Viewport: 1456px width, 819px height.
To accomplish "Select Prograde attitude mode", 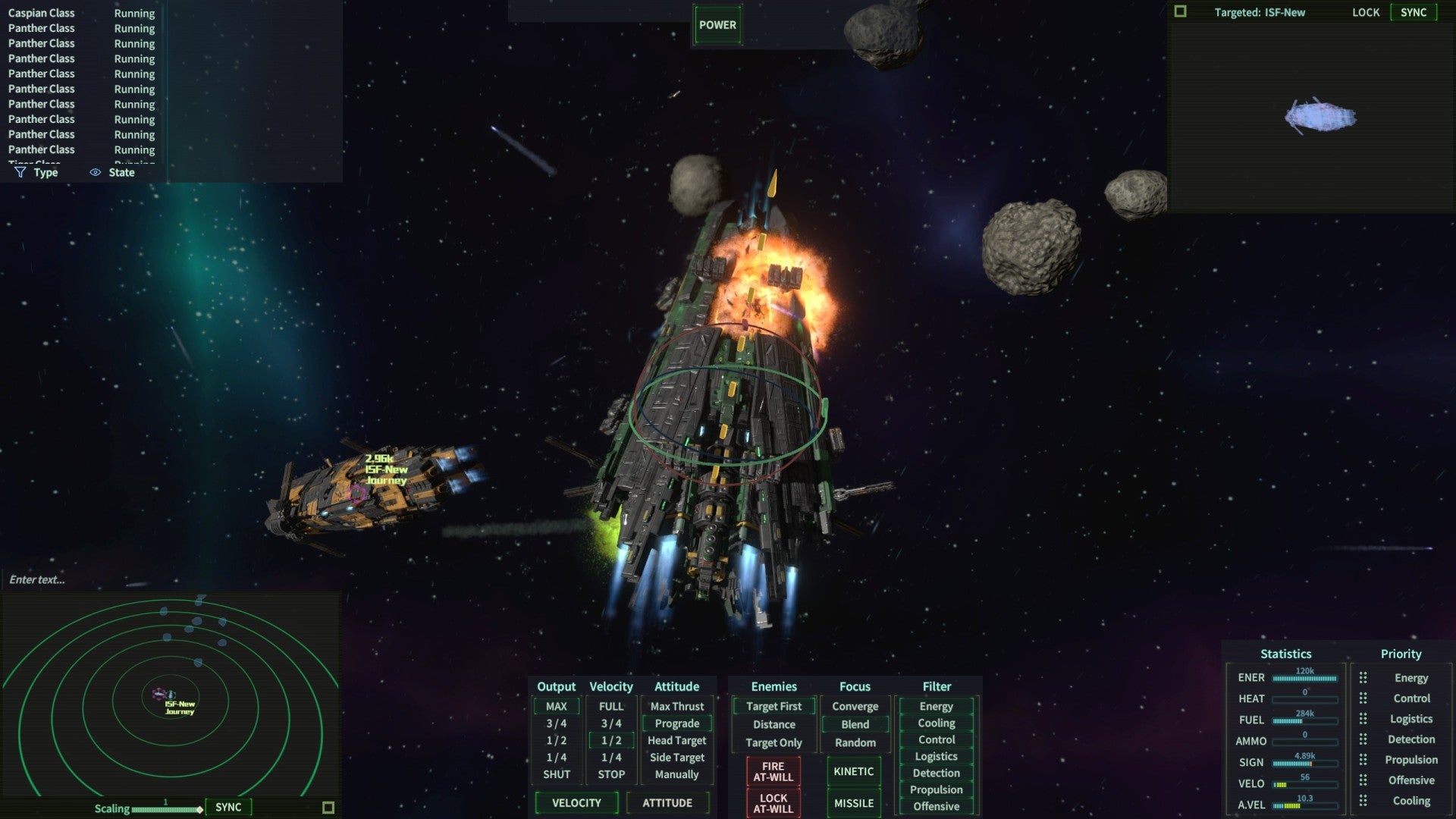I will pyautogui.click(x=676, y=723).
